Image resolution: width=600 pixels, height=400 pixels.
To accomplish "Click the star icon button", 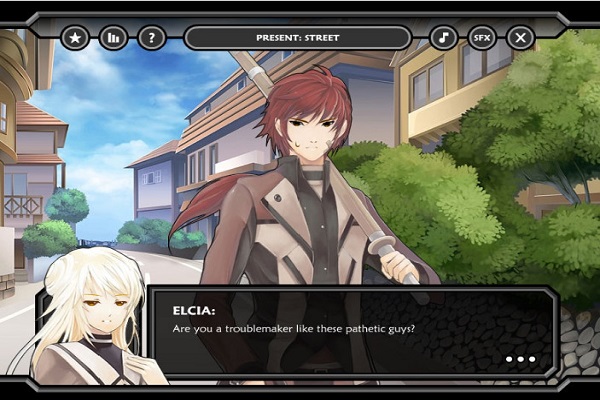I will pyautogui.click(x=75, y=38).
